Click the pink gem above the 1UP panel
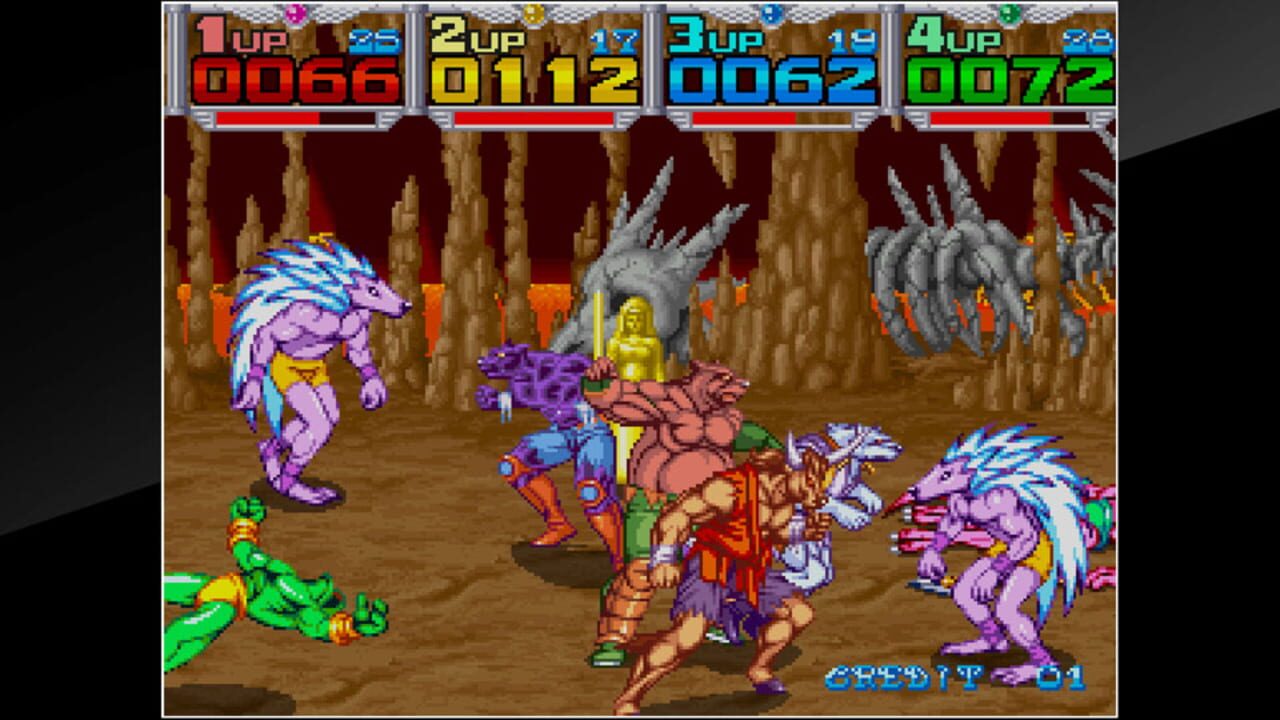Screen dimensions: 1280x720 click(x=291, y=14)
